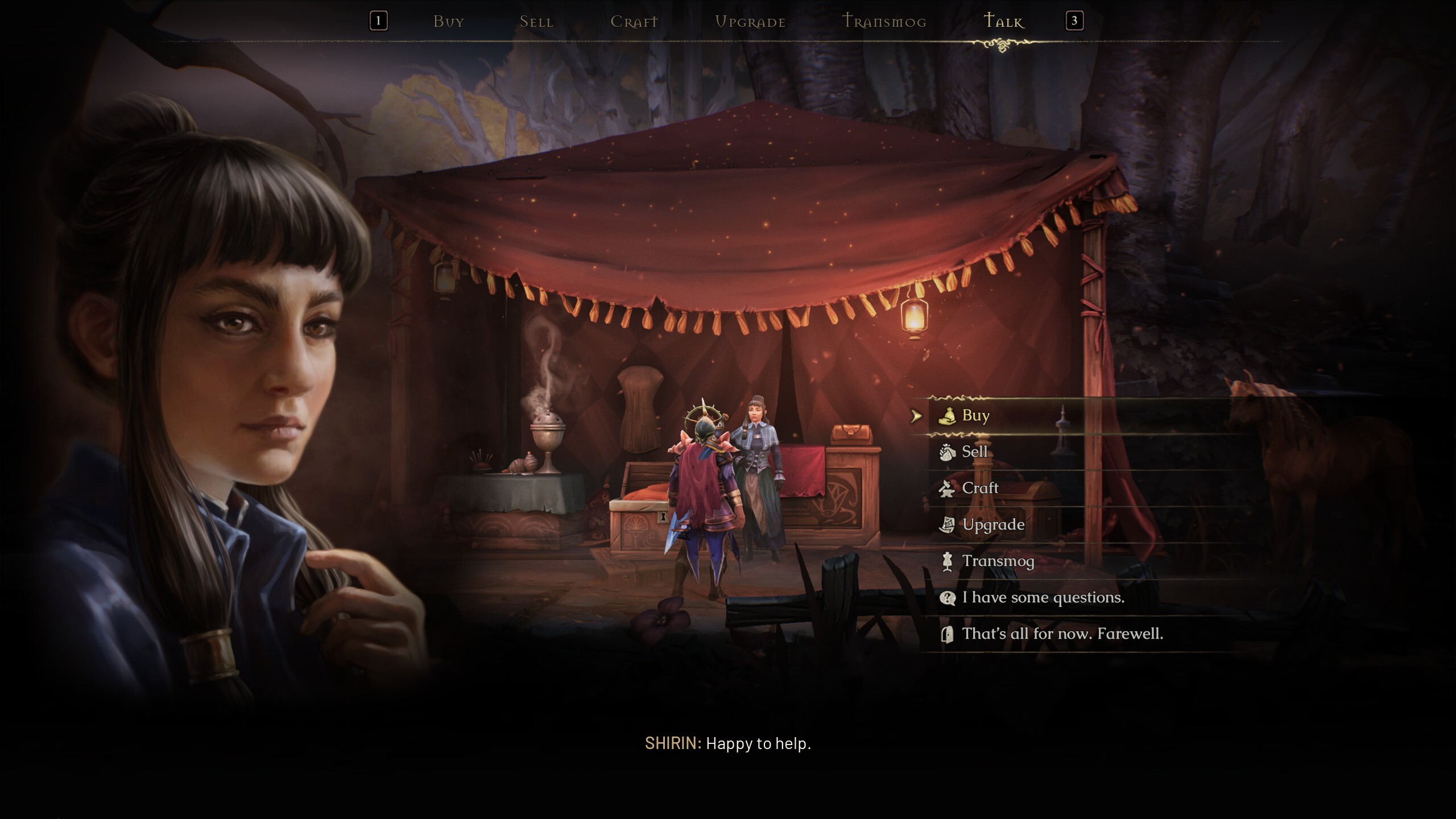Select the Upgrade tab
Viewport: 1456px width, 819px height.
point(750,22)
